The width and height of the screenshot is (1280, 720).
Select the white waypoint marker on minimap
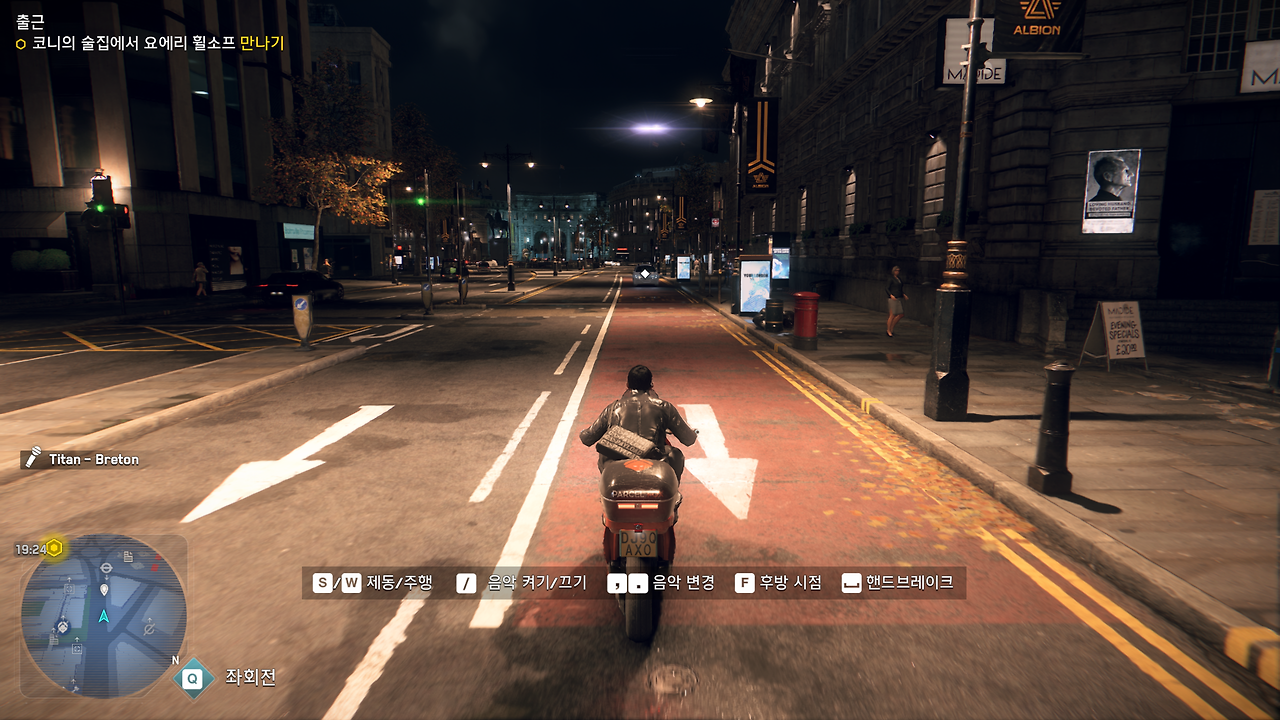[103, 589]
